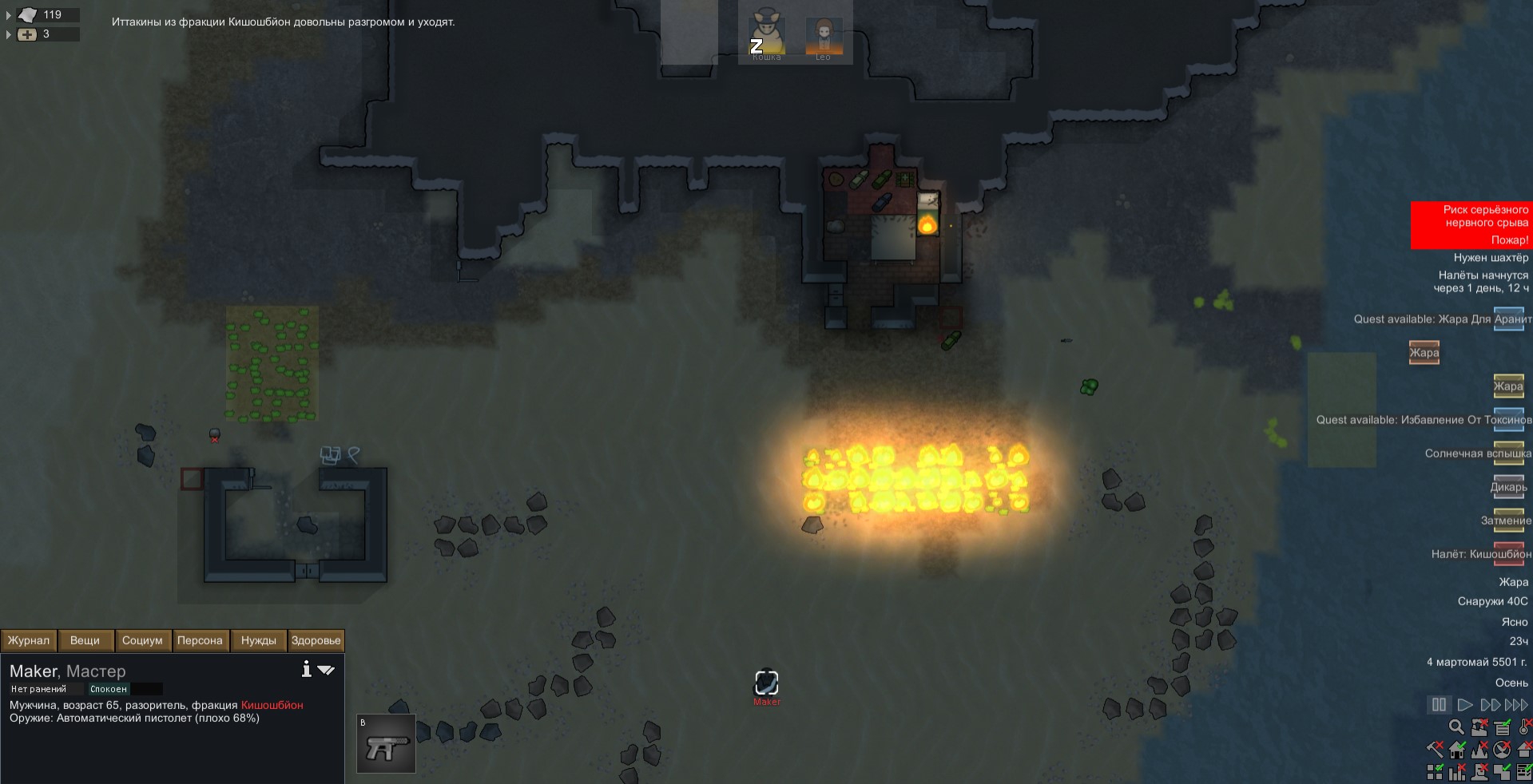This screenshot has width=1533, height=784.
Task: Switch to the Вещи tab
Action: [x=85, y=640]
